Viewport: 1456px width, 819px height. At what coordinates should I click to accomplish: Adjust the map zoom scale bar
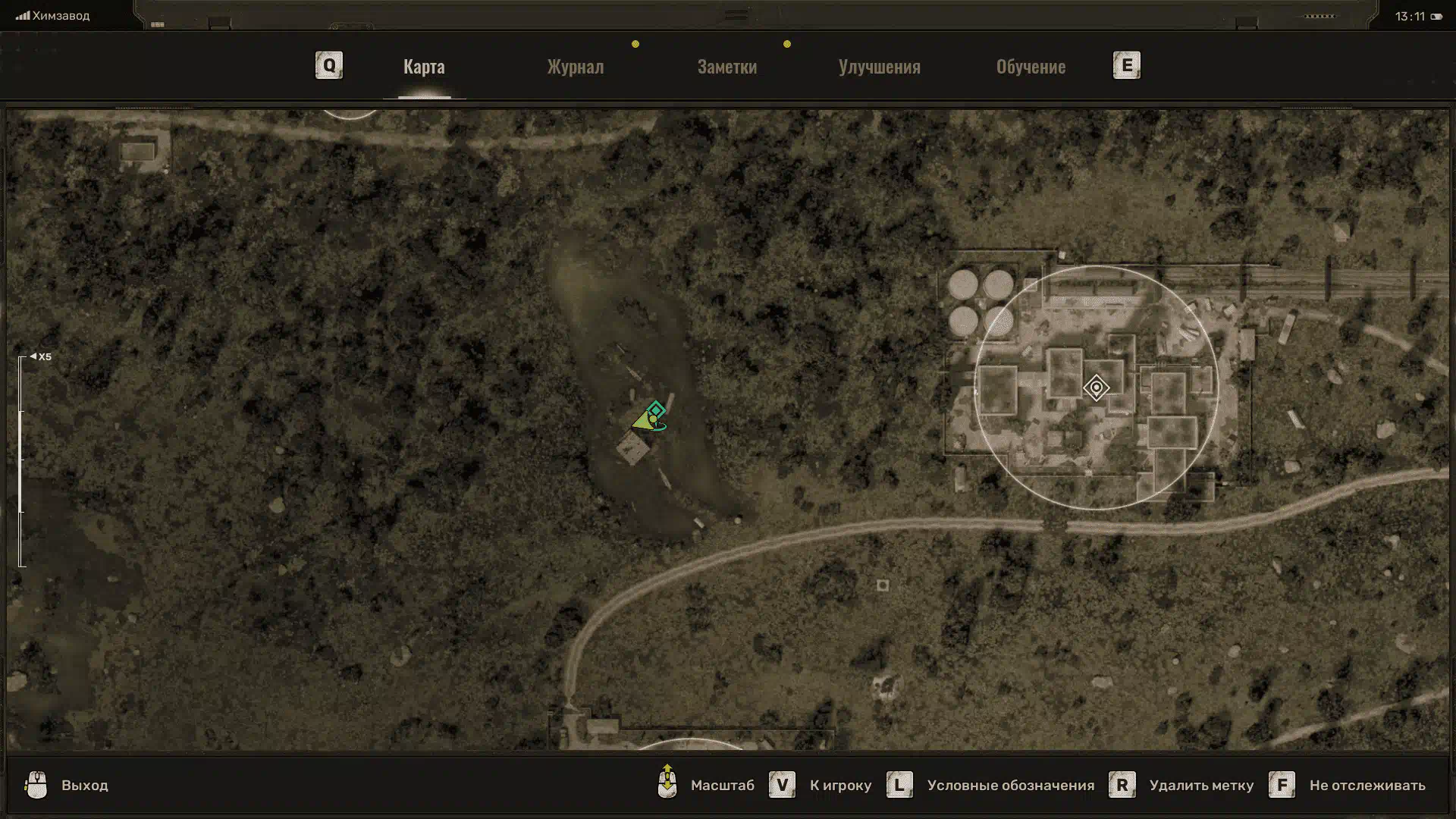22,461
